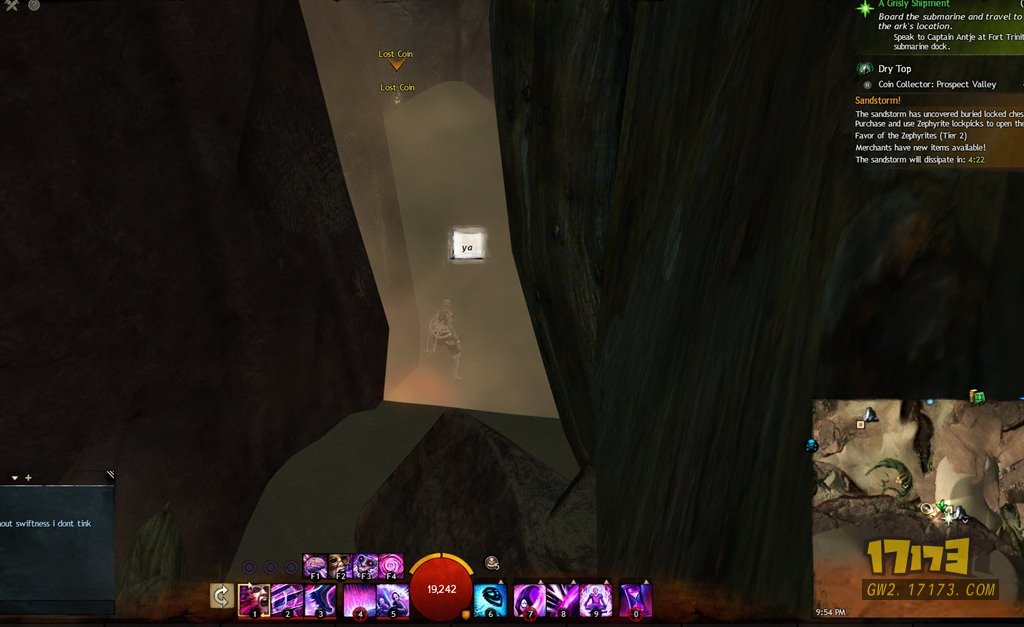Use weapon skill 5 showing two figures
The width and height of the screenshot is (1024, 627).
pyautogui.click(x=393, y=600)
